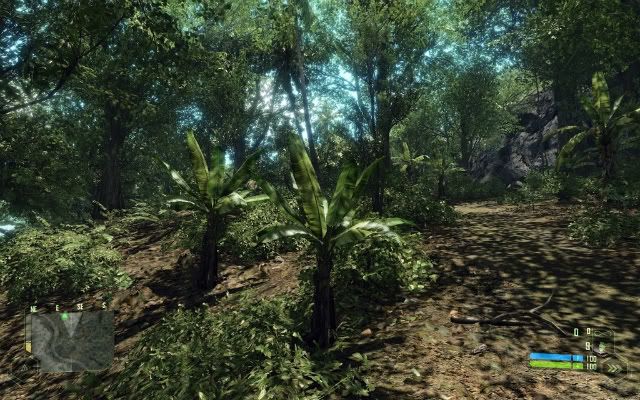Click the yellow gauge beside the minimap
640x400 pixels.
pyautogui.click(x=28, y=346)
